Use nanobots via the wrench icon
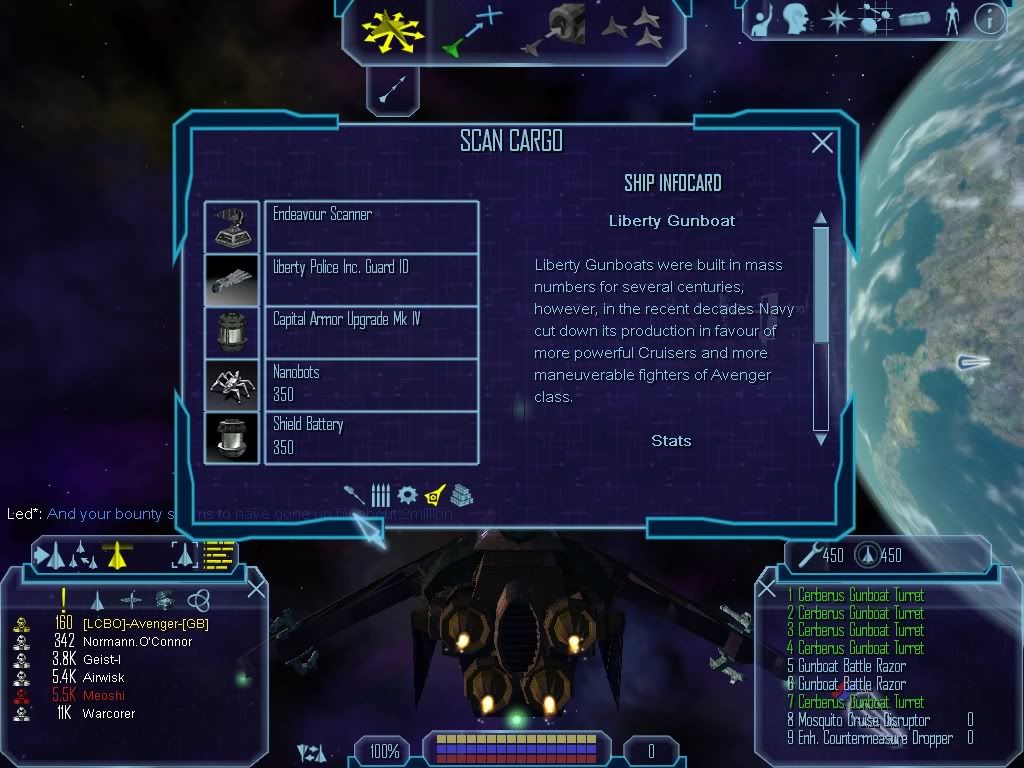 [808, 553]
